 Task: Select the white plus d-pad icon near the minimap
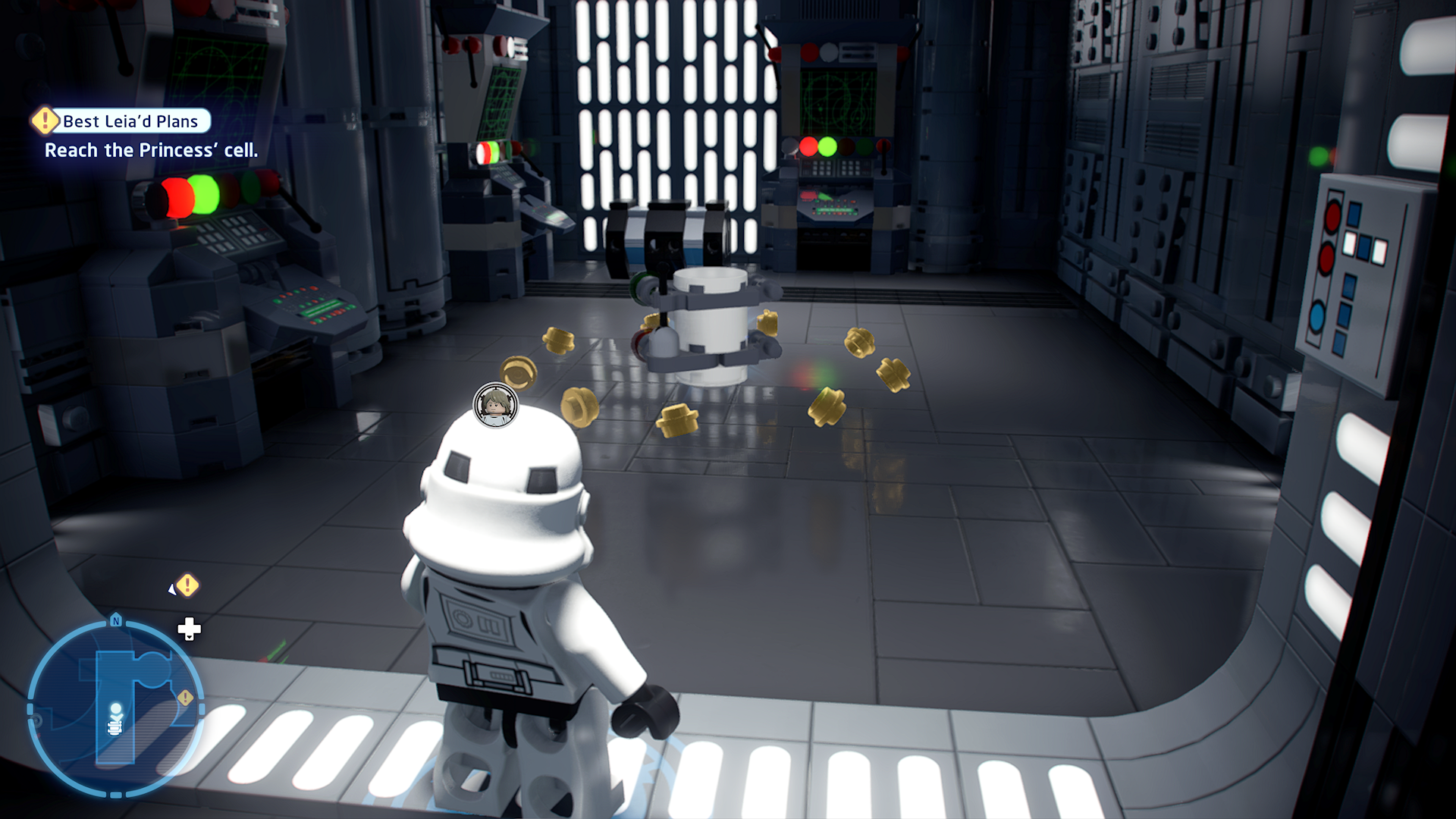tap(189, 628)
